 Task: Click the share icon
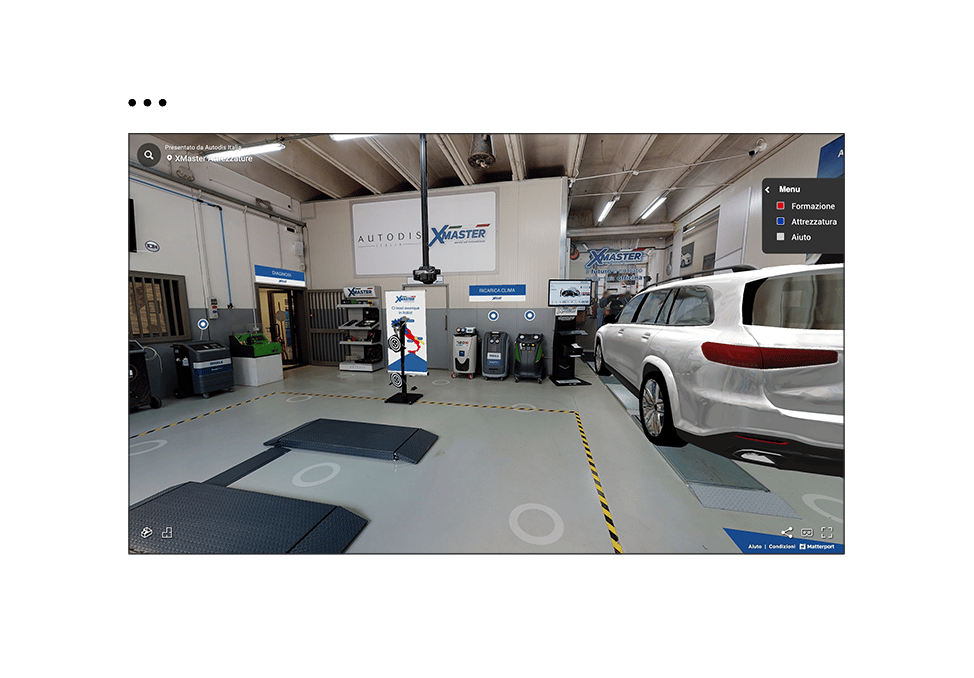coord(786,533)
